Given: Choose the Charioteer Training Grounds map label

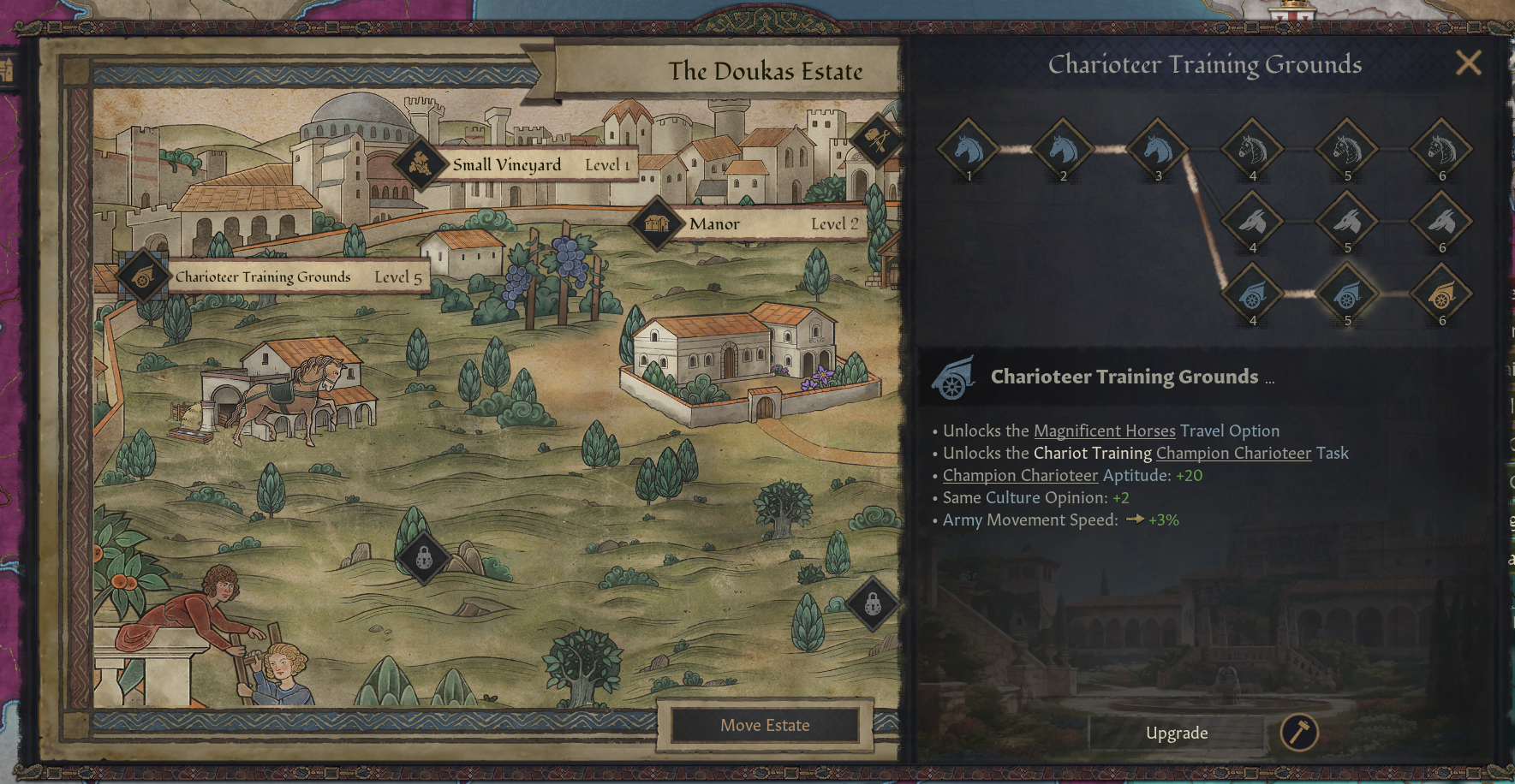Looking at the screenshot, I should click(x=263, y=276).
